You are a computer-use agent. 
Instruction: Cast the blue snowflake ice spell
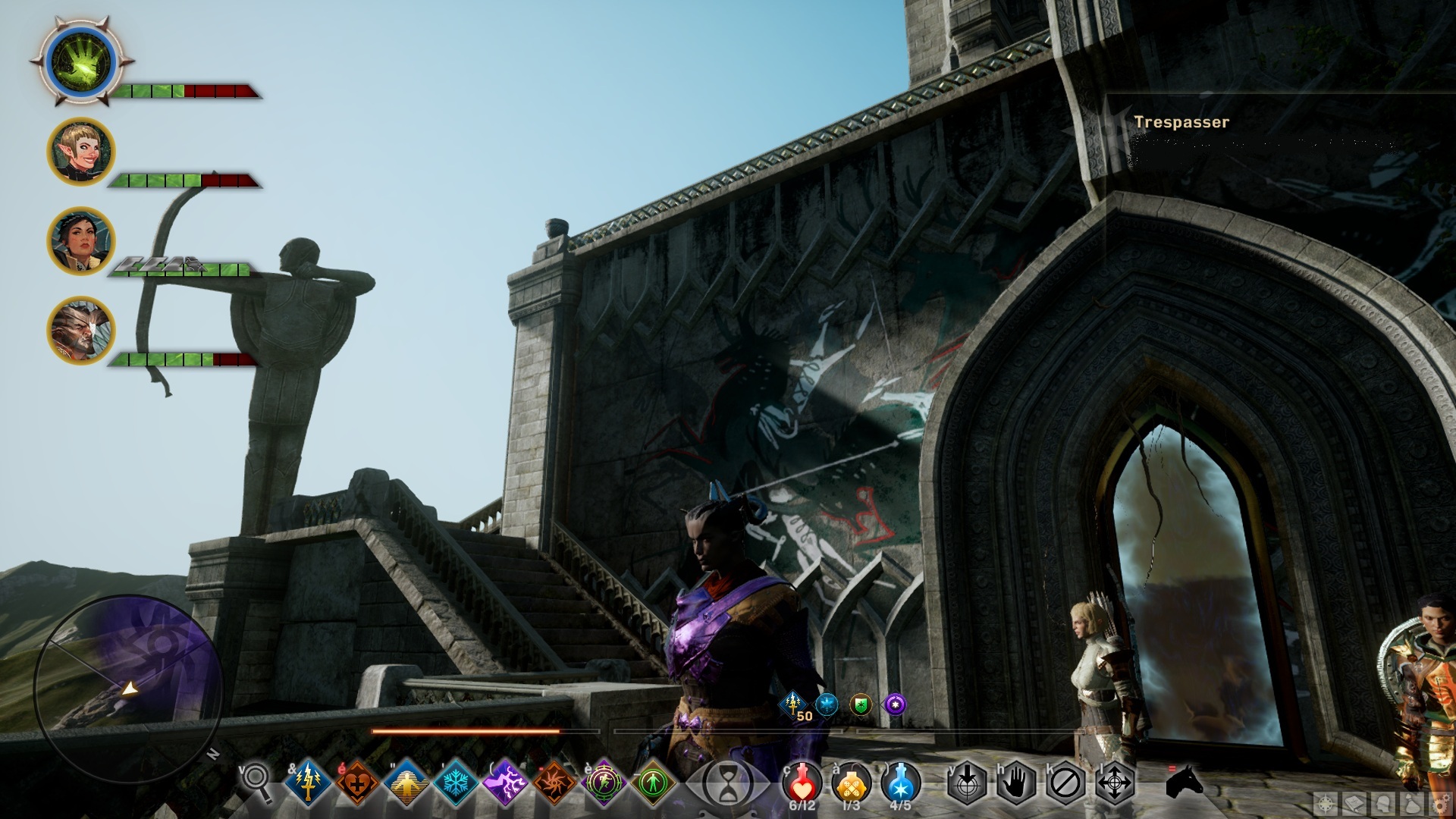(x=456, y=782)
